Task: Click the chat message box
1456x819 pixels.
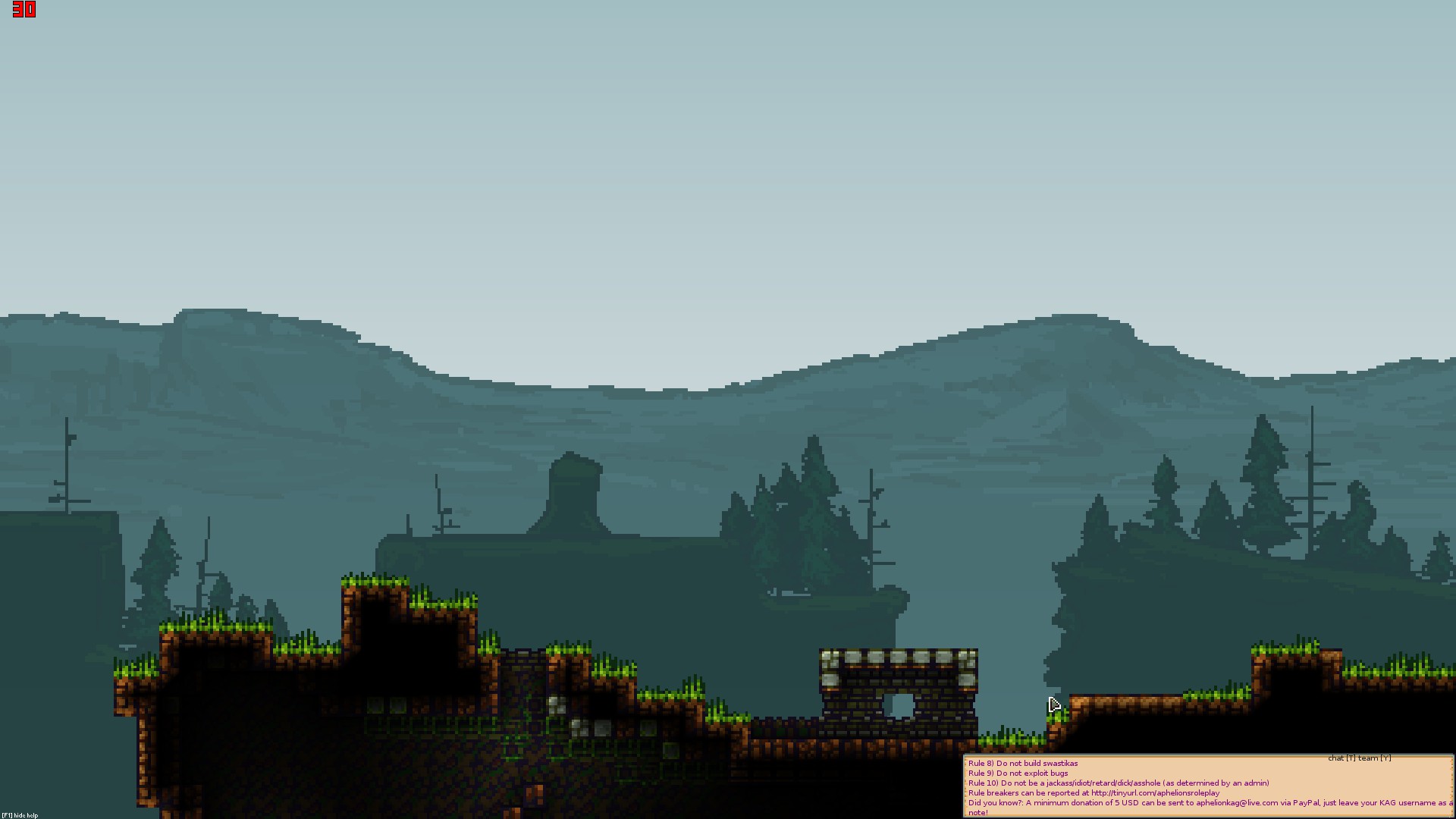Action: [1207, 787]
